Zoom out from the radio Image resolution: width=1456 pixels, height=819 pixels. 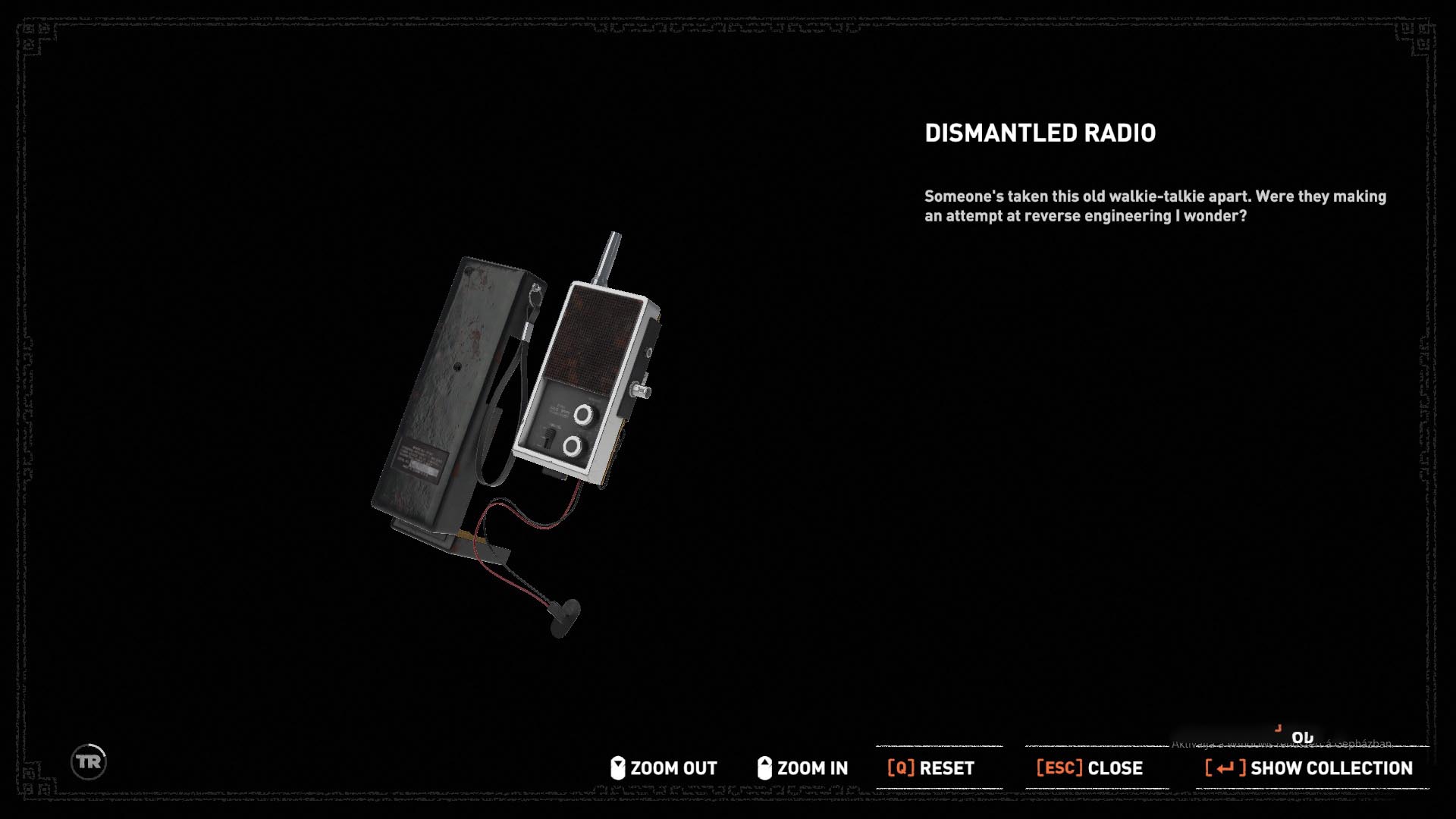[x=664, y=768]
